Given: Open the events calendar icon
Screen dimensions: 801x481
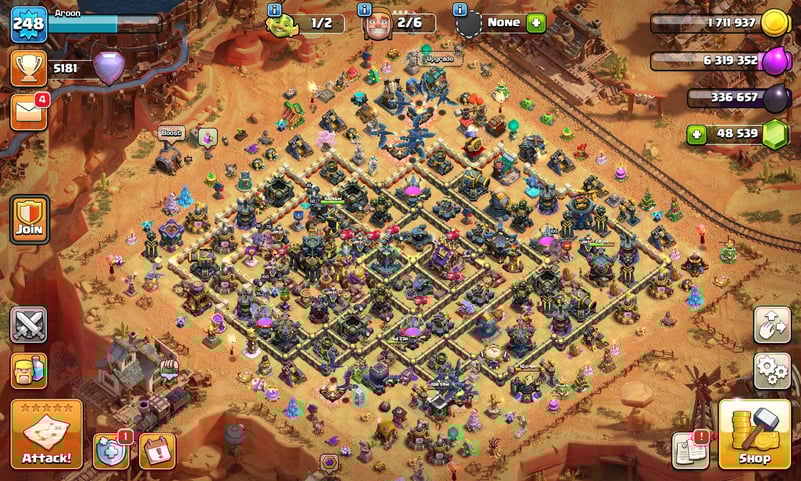Looking at the screenshot, I should [x=157, y=451].
